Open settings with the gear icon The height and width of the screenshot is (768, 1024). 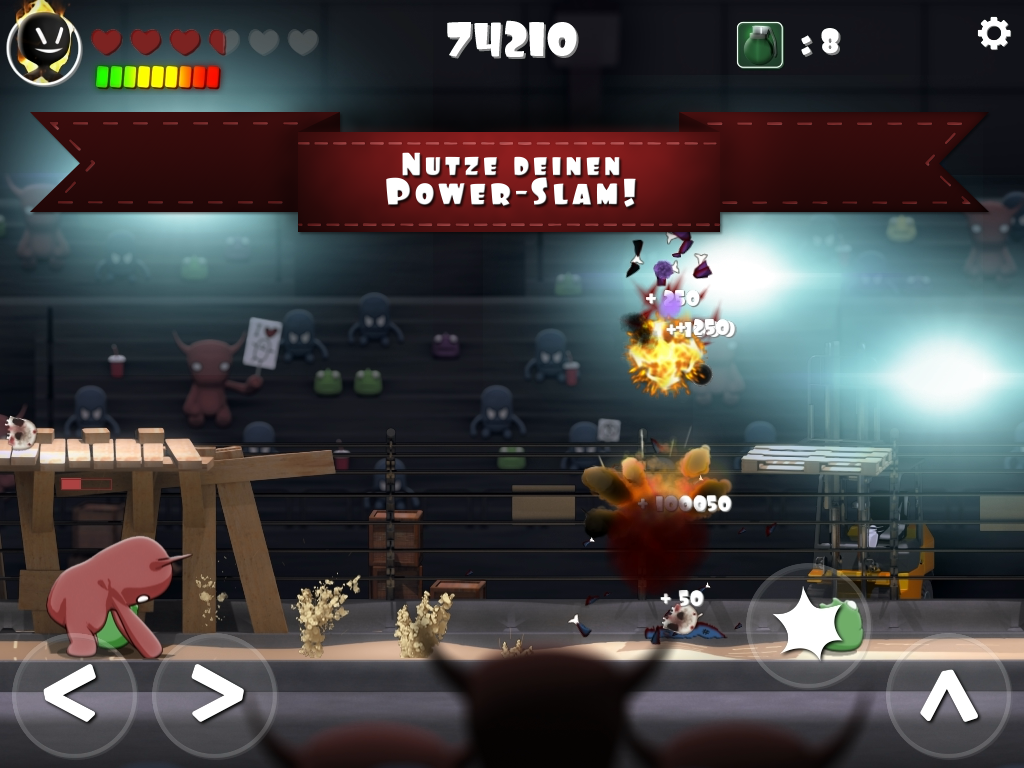click(993, 34)
